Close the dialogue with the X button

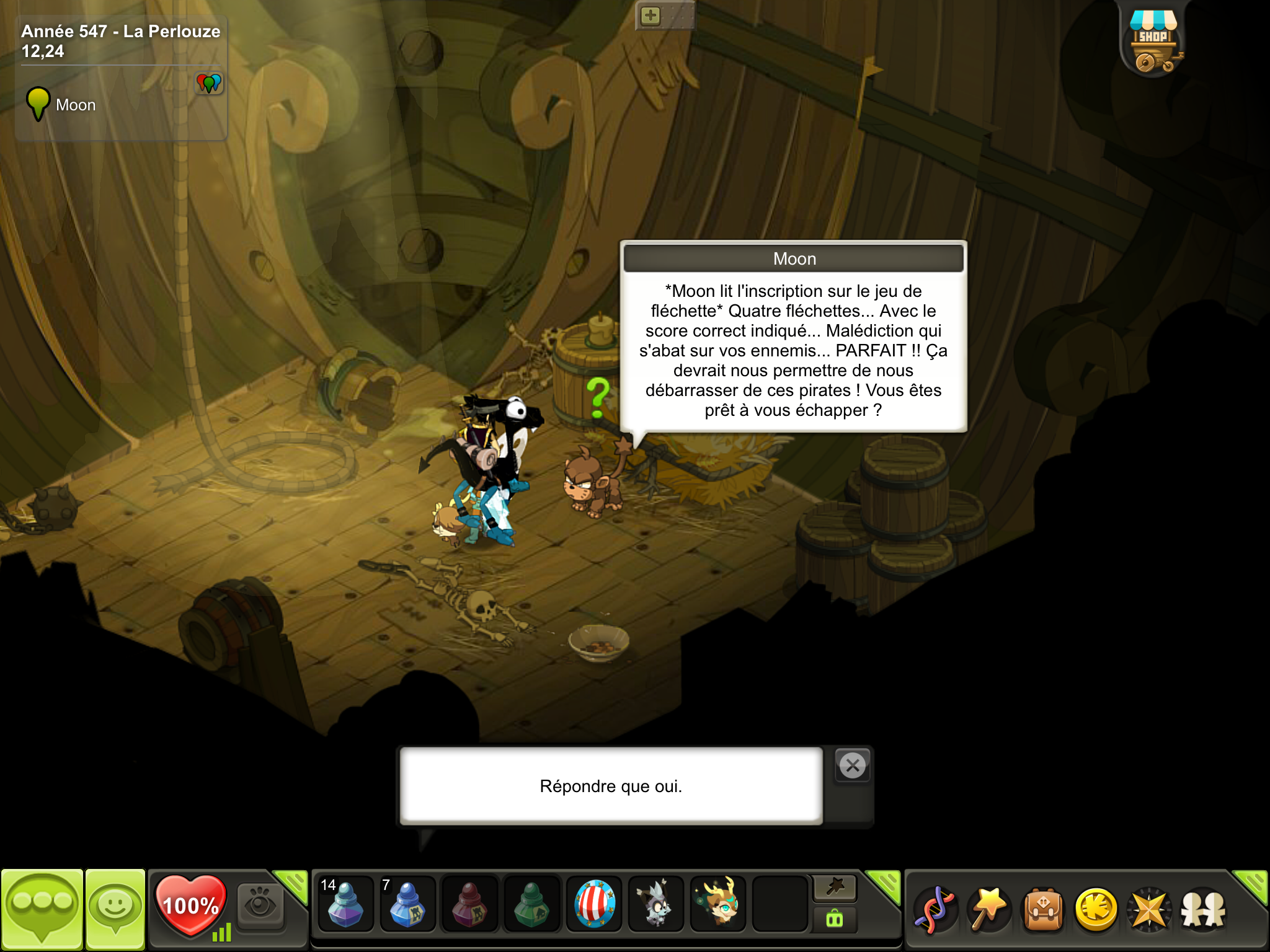coord(853,765)
